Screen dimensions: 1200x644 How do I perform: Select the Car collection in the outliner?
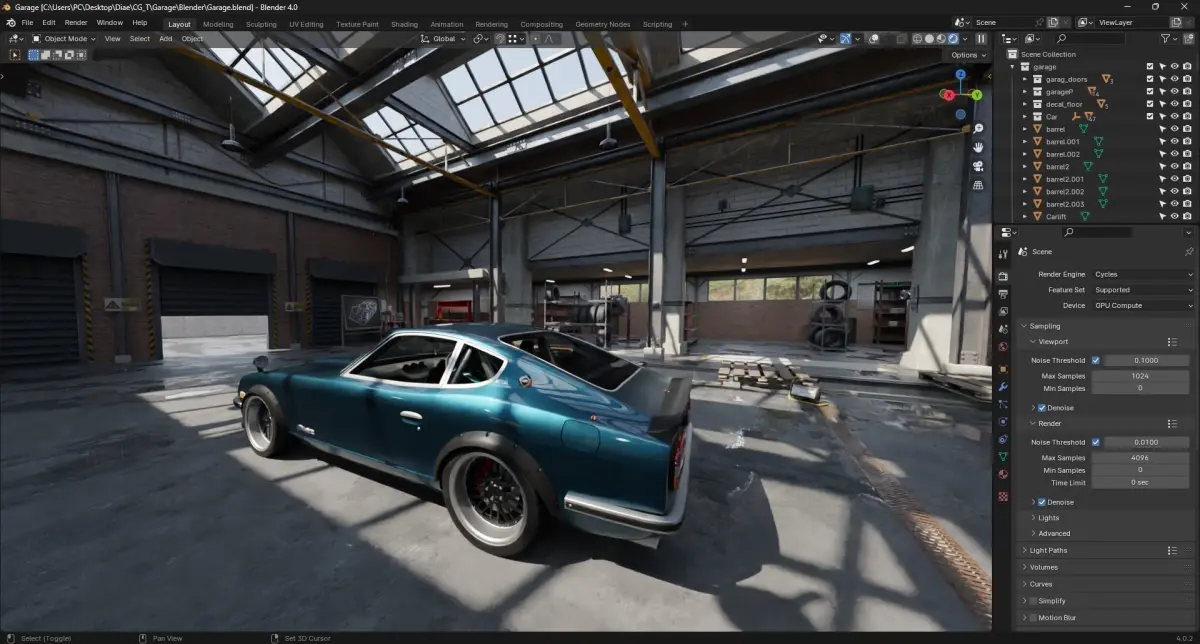1052,117
